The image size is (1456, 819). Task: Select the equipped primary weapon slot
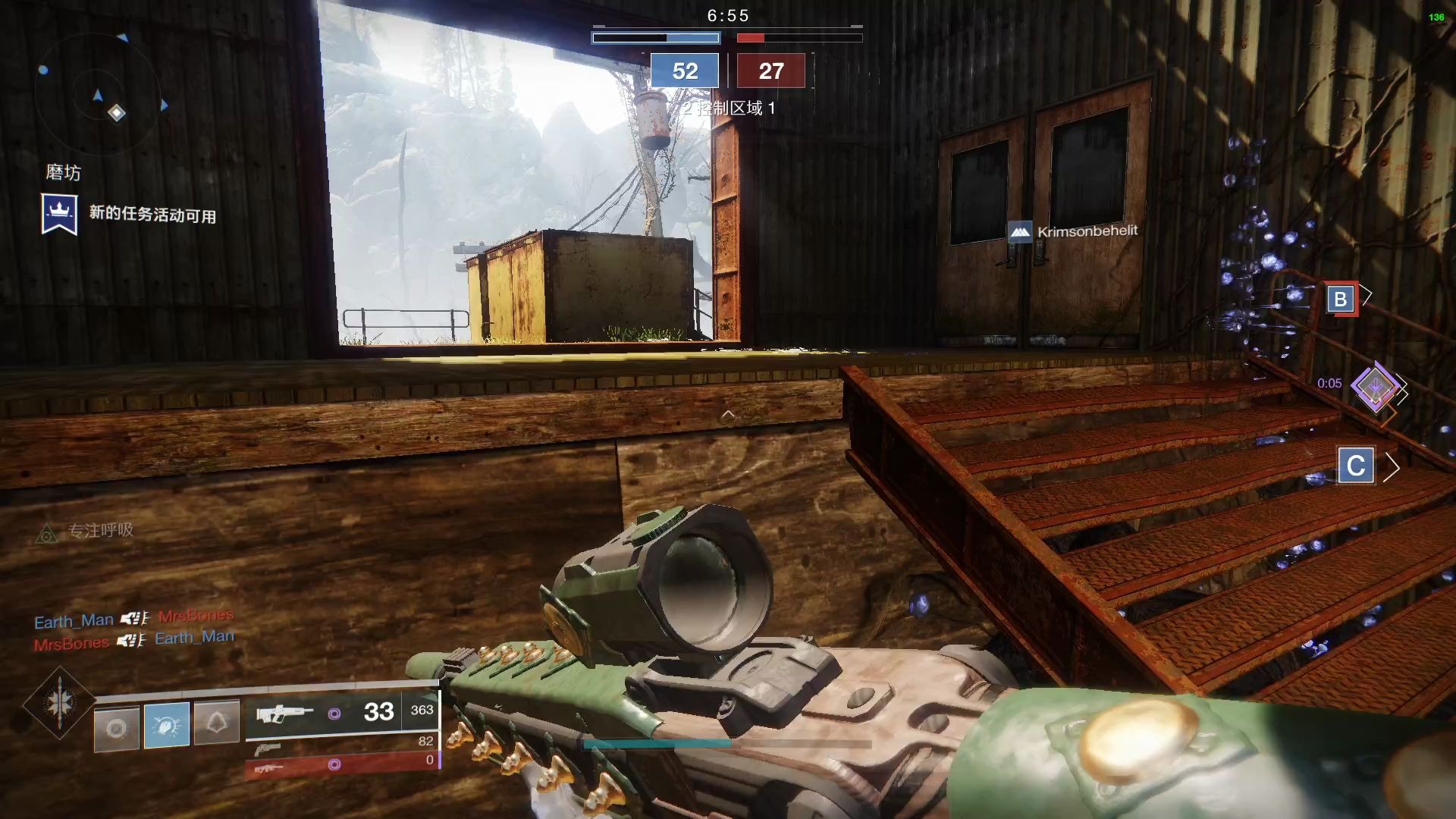coord(341,712)
